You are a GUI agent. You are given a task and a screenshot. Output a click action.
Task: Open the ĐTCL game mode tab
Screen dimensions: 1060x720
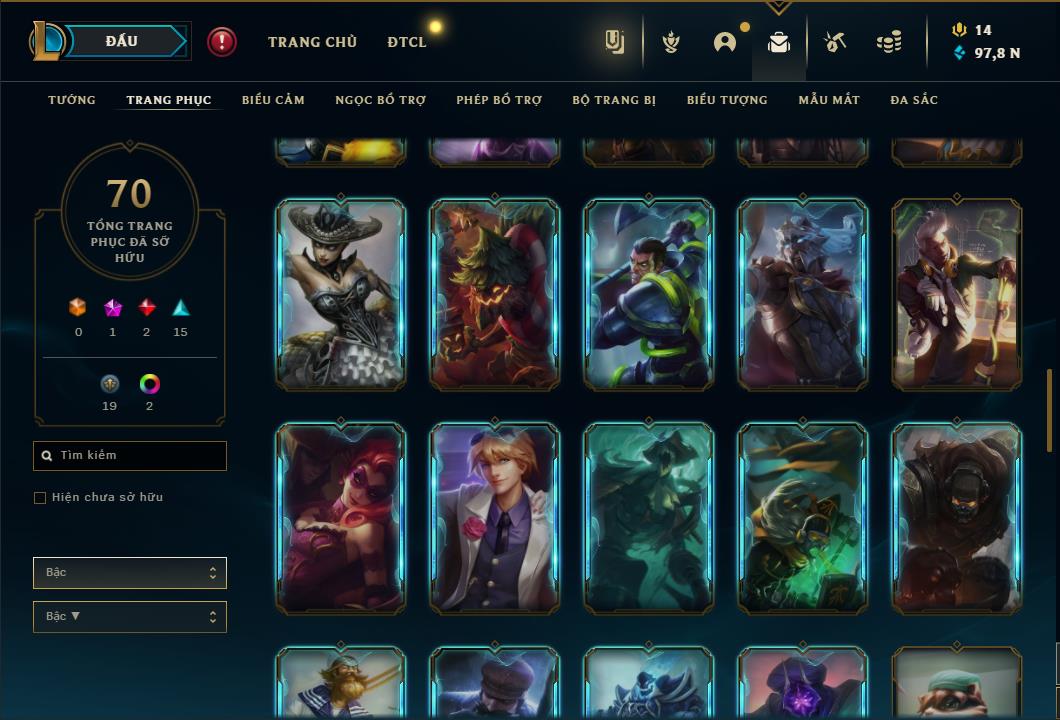(407, 42)
